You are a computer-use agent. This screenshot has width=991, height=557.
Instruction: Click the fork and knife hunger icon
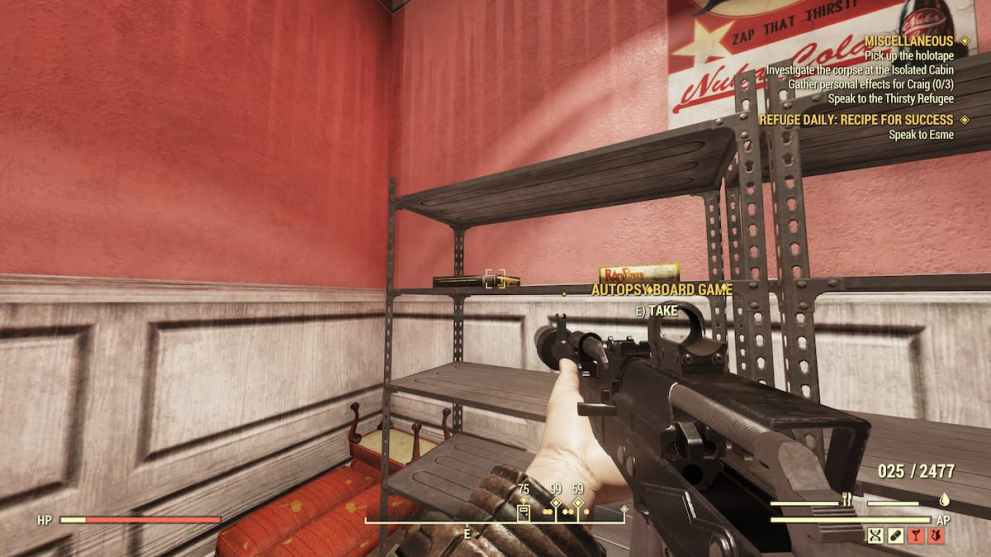[x=848, y=499]
